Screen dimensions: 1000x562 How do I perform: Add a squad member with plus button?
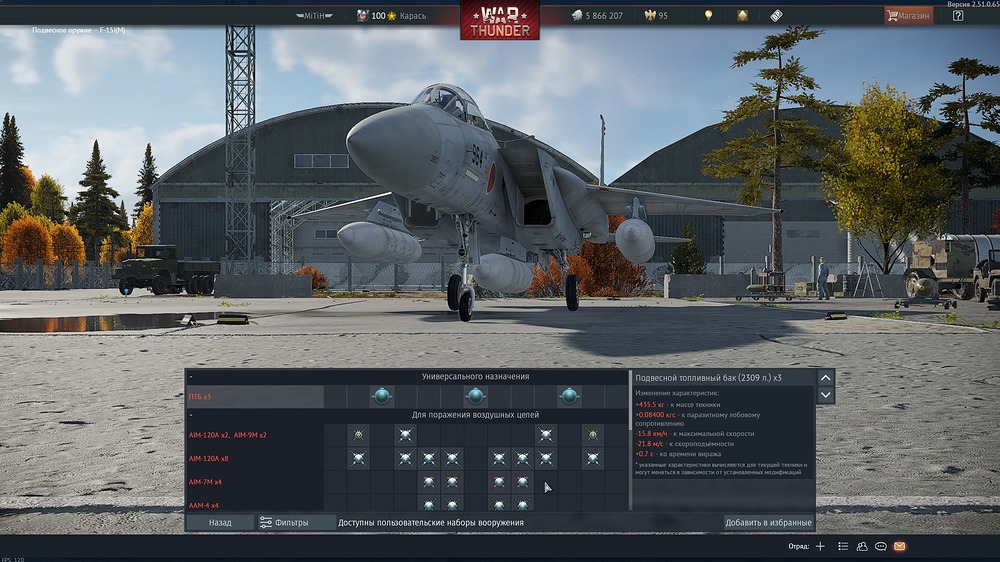820,546
